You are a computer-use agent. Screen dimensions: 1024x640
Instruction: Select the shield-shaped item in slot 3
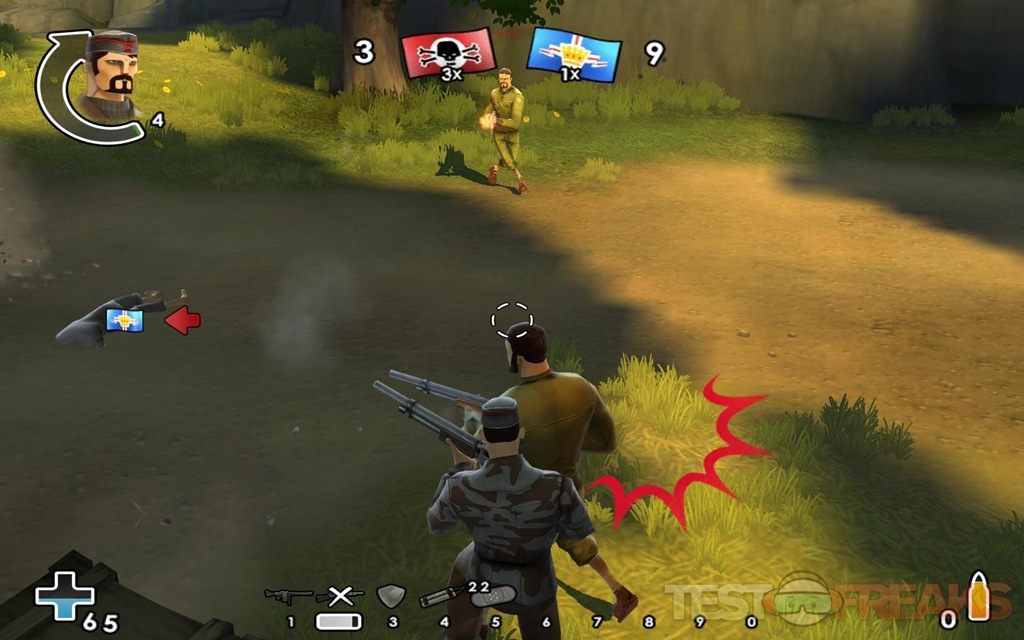(x=390, y=597)
